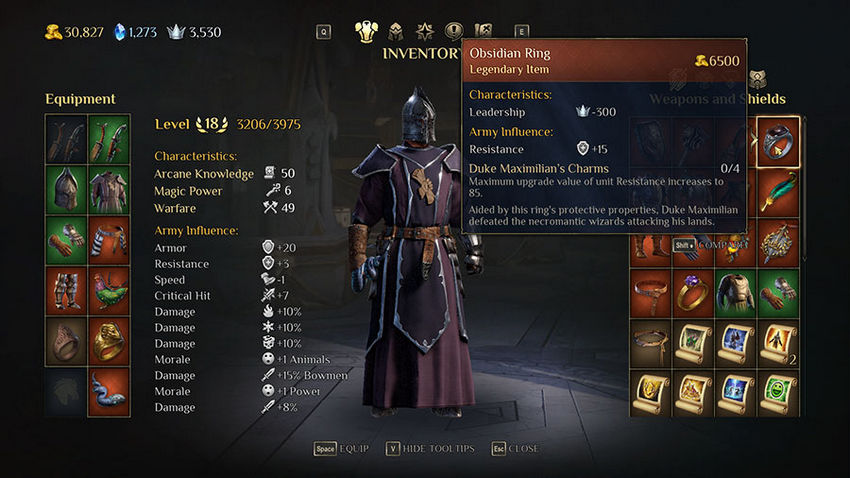Choose the equipped striped belt slot

[110, 240]
